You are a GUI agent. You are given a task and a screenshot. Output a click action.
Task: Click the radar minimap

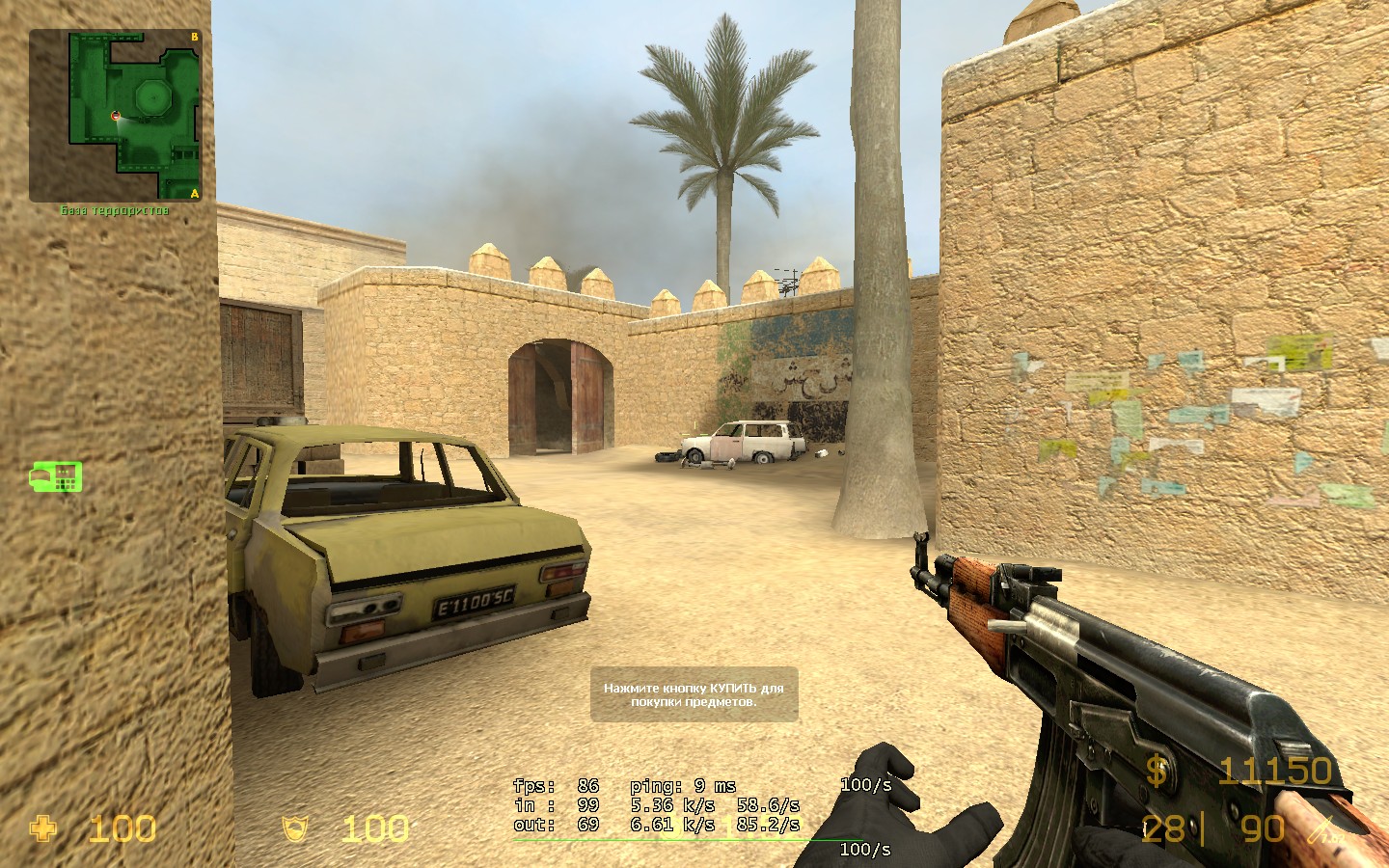pos(116,114)
